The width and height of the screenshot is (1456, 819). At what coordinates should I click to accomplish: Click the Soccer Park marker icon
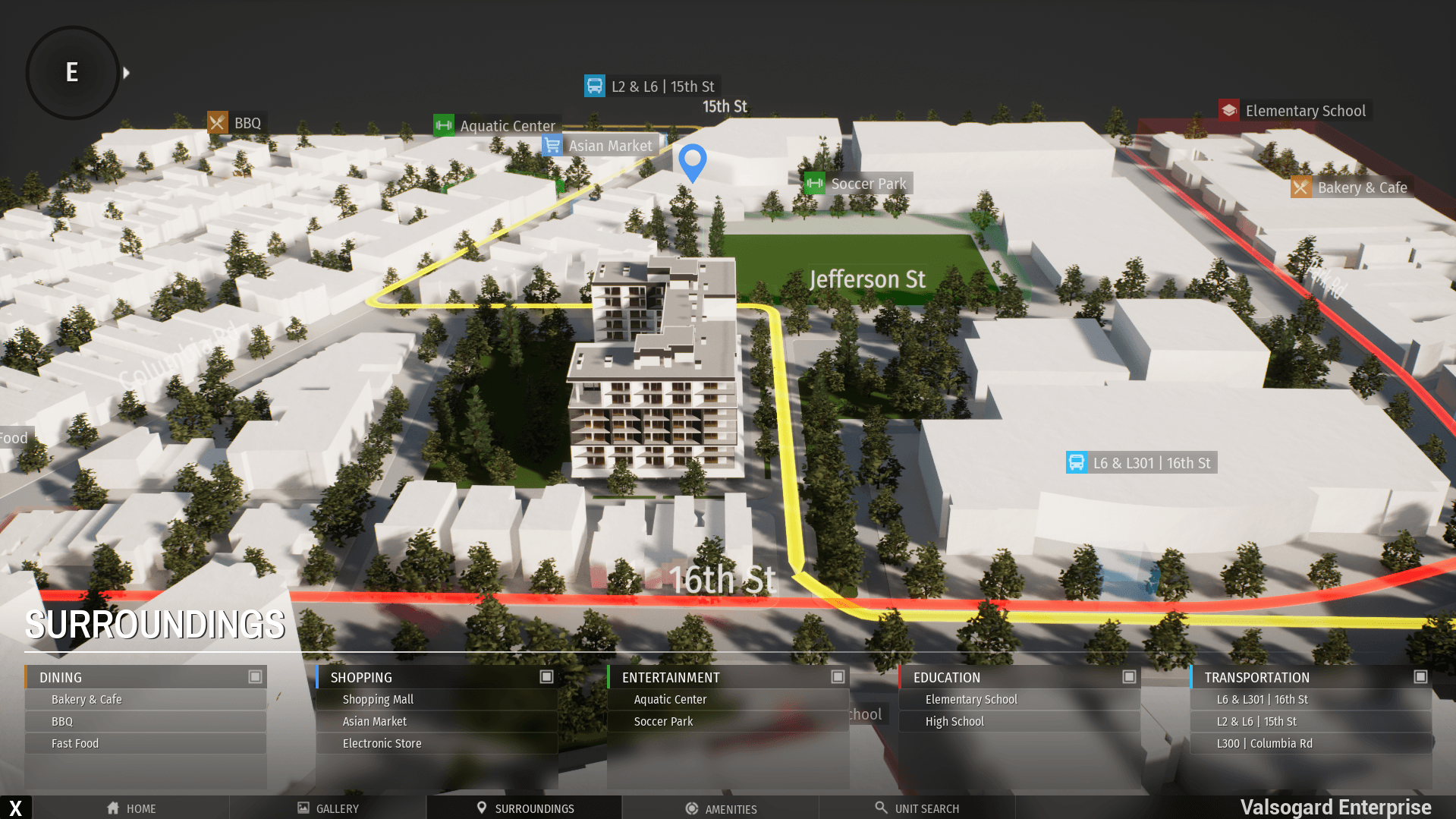[814, 183]
